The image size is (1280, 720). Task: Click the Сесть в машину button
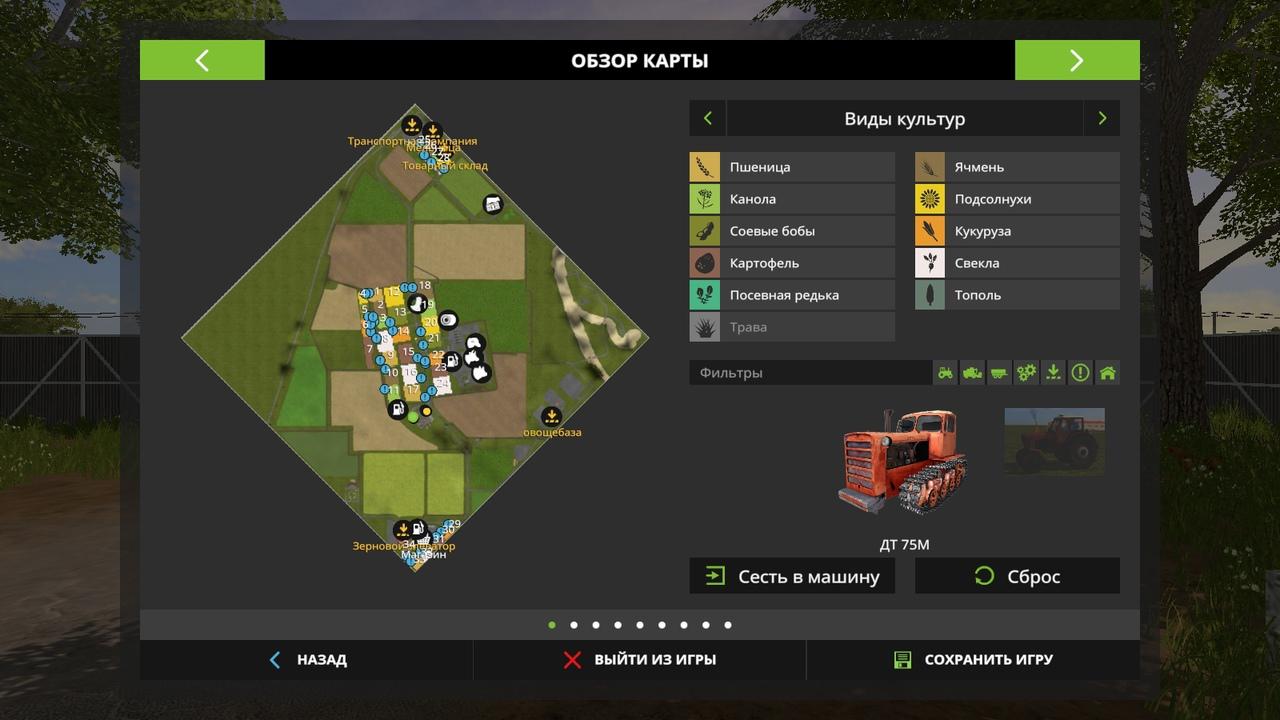click(x=792, y=576)
